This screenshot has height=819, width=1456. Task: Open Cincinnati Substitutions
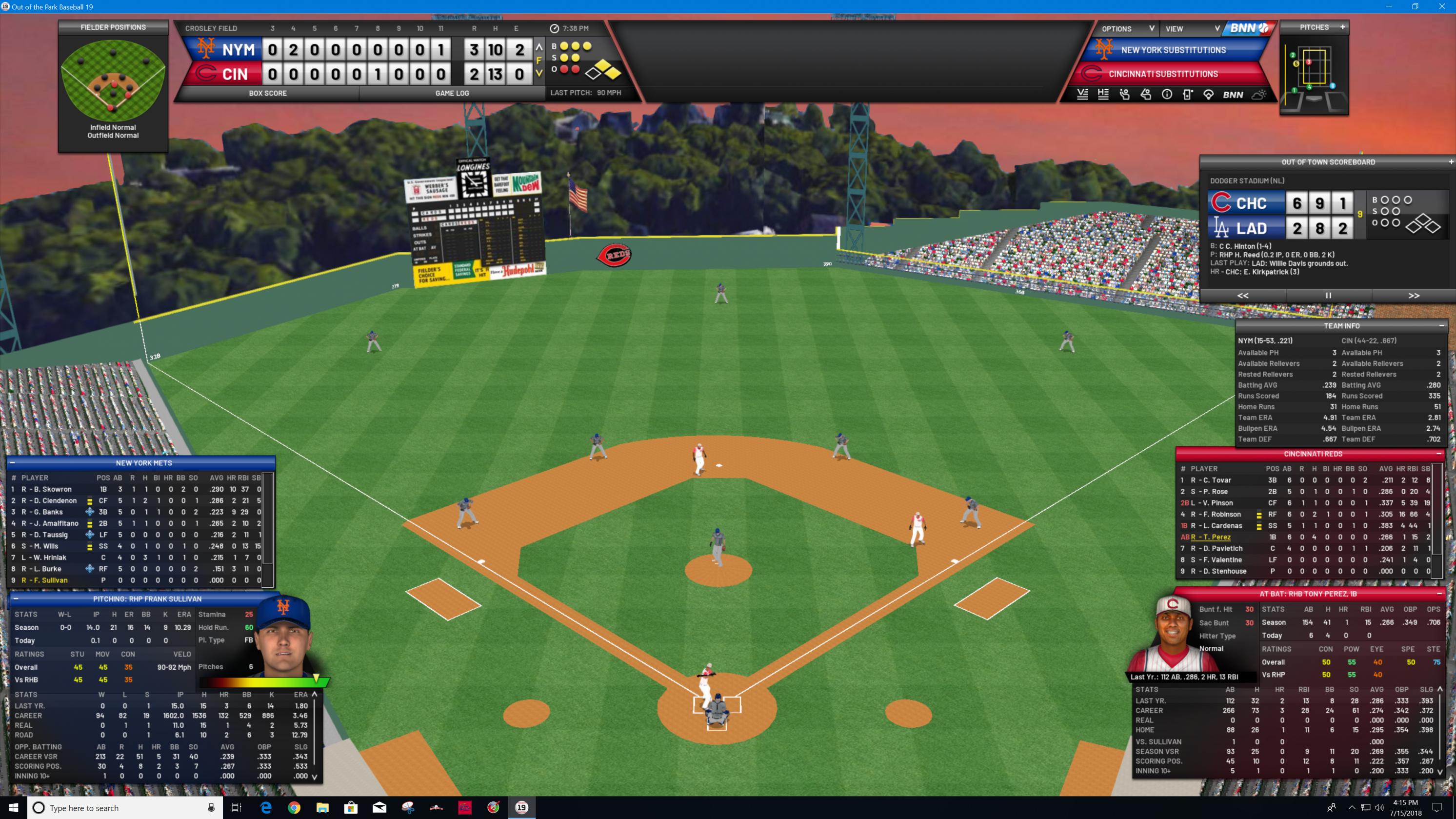[1163, 74]
